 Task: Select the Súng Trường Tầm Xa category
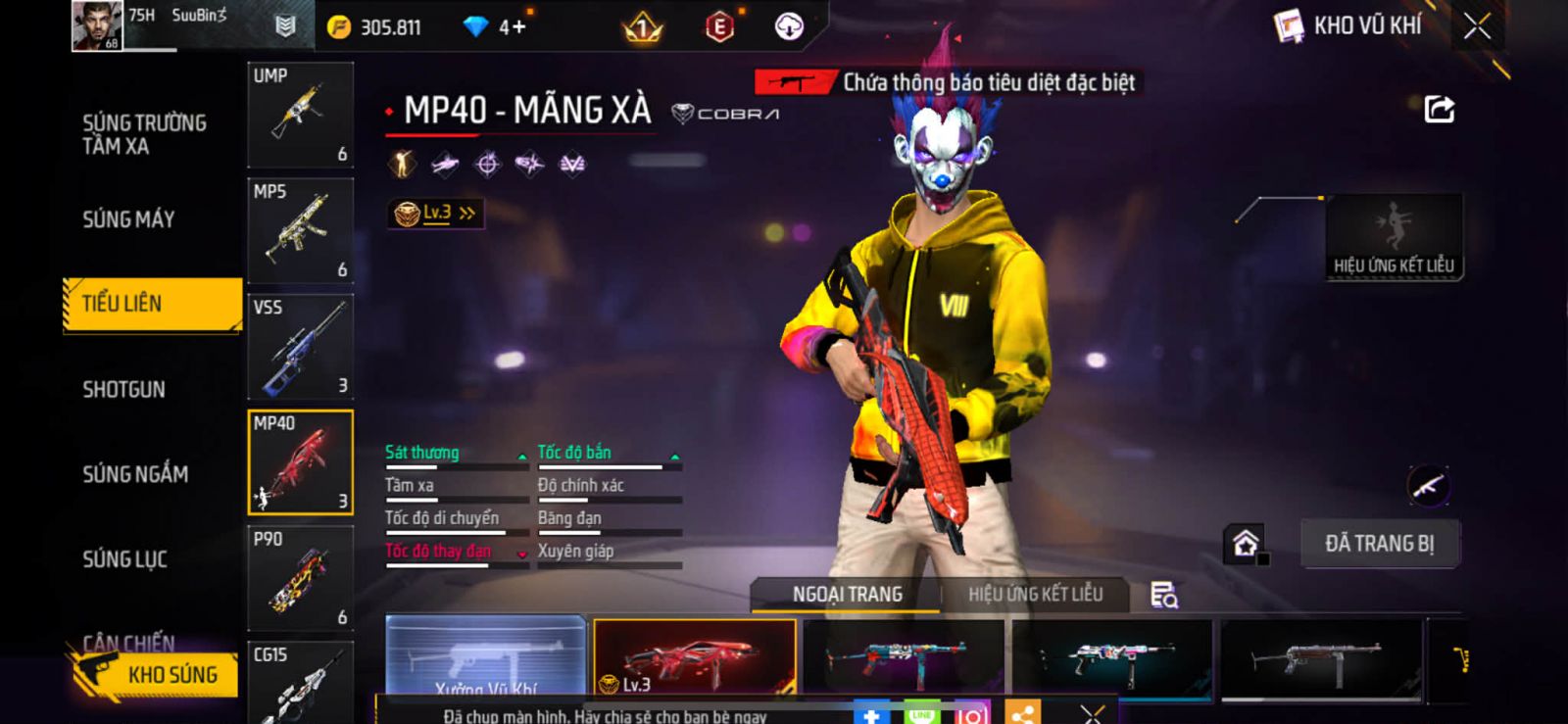click(144, 134)
